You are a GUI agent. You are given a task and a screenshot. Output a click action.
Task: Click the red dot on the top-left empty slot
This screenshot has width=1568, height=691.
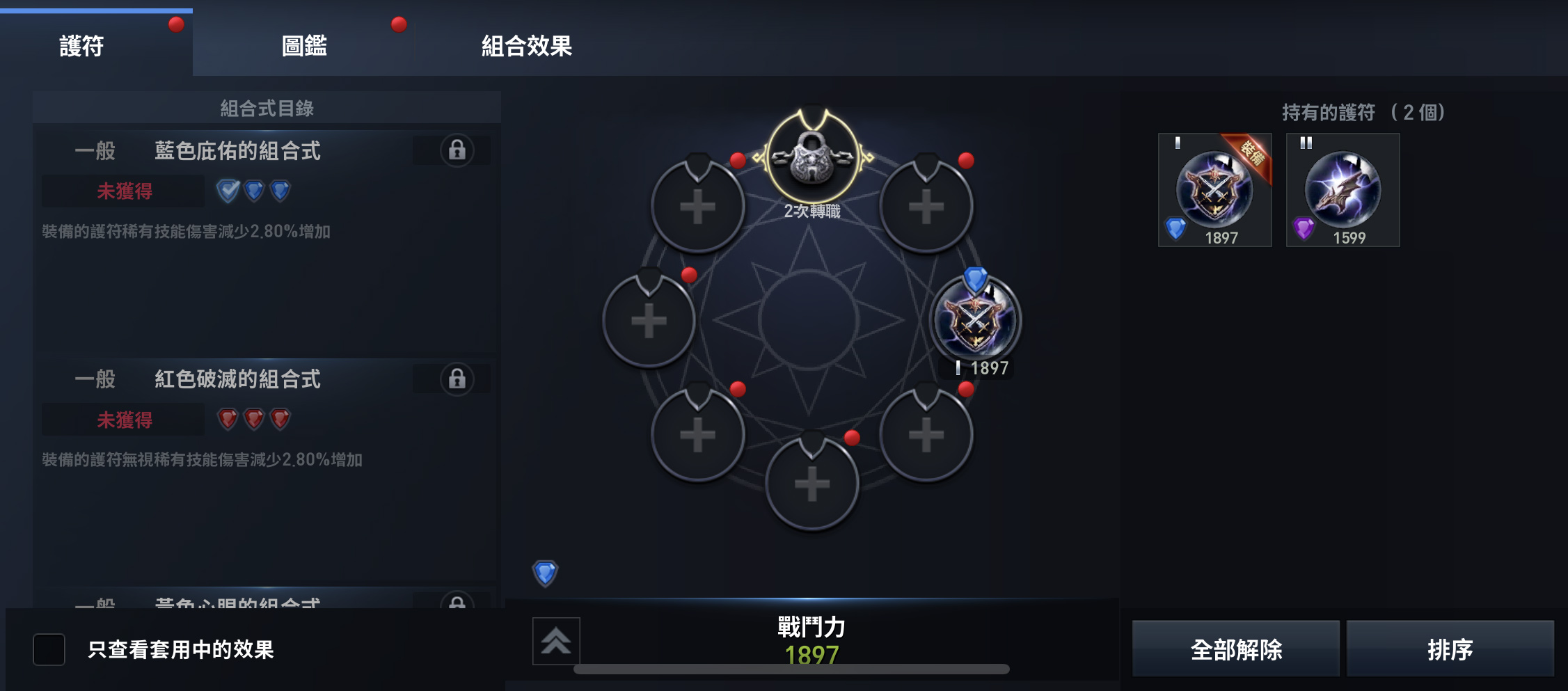(738, 159)
